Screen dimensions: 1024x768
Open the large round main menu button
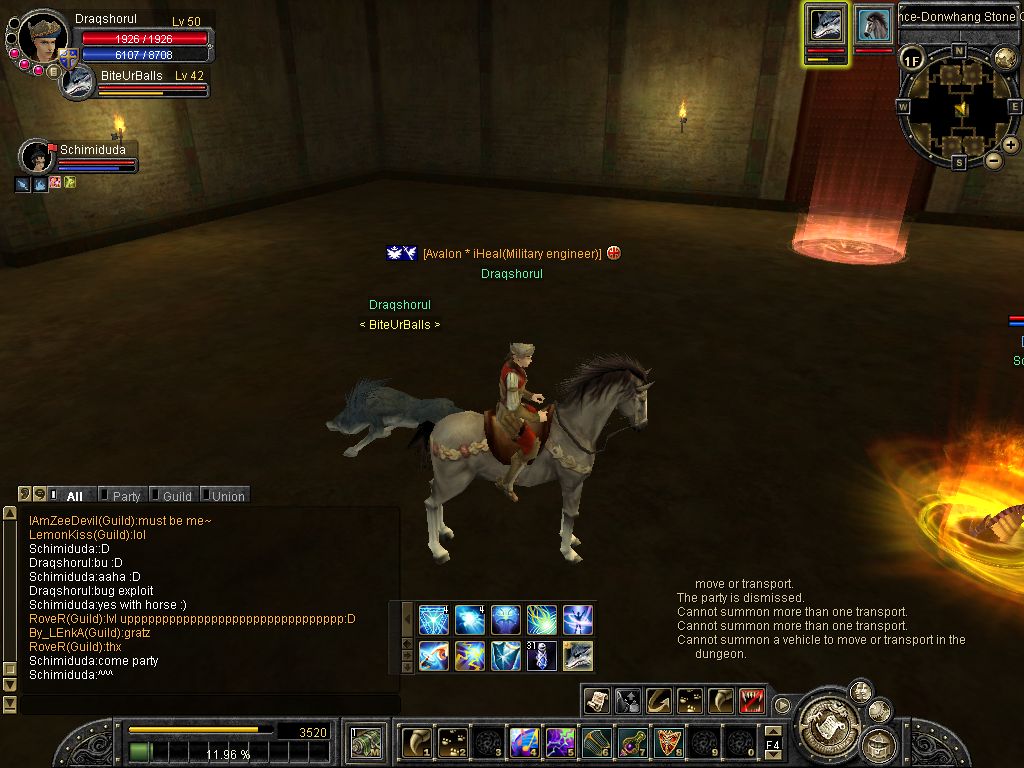pos(828,716)
